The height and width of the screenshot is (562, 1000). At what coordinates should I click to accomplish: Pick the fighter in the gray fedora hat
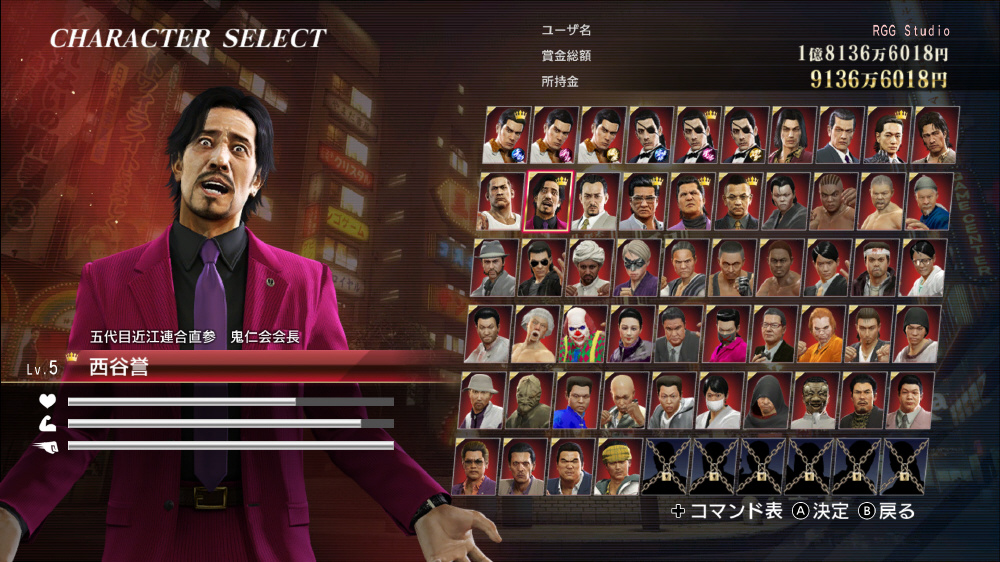click(x=494, y=267)
